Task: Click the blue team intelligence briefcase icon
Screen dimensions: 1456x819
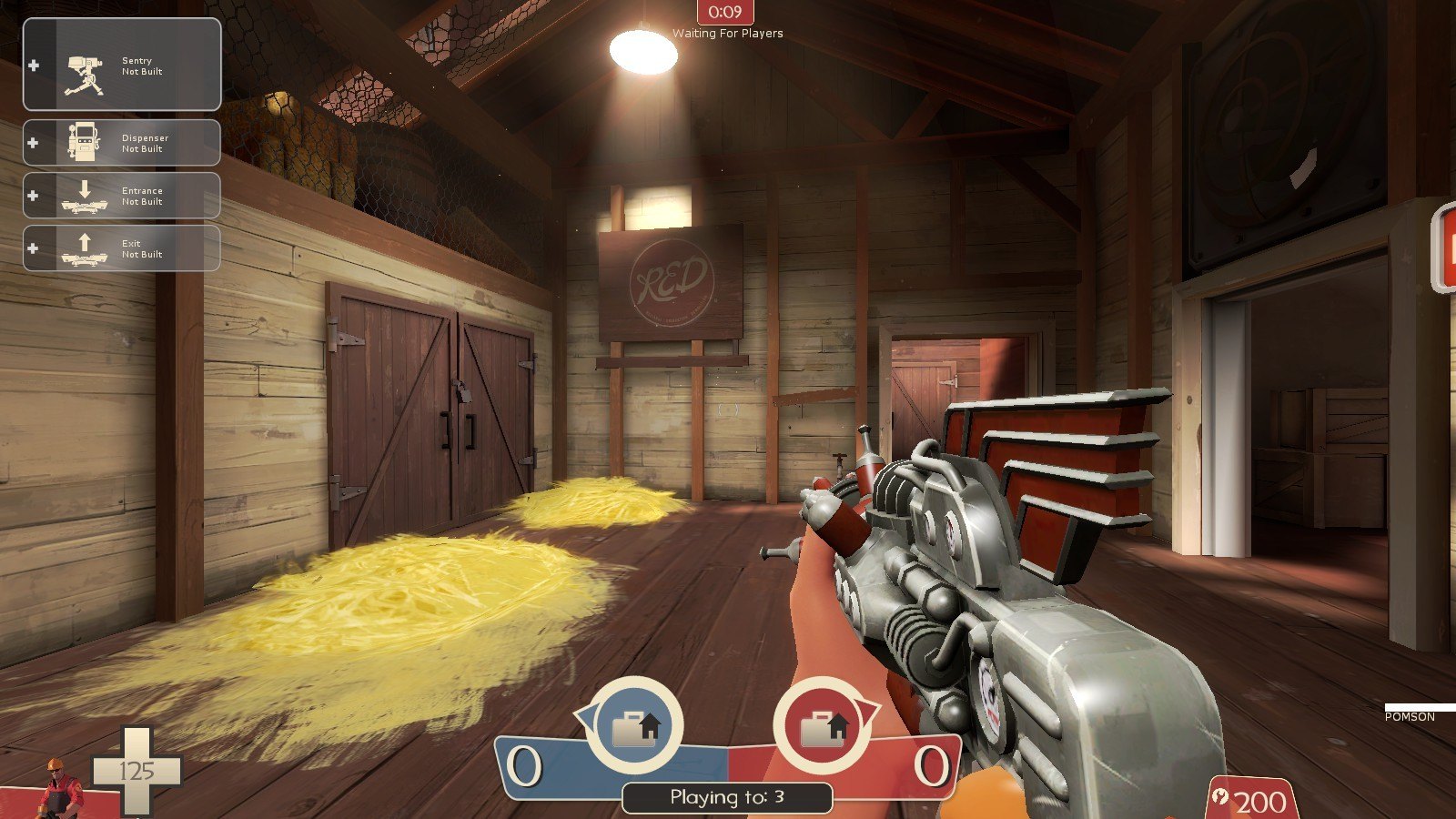Action: 635,726
